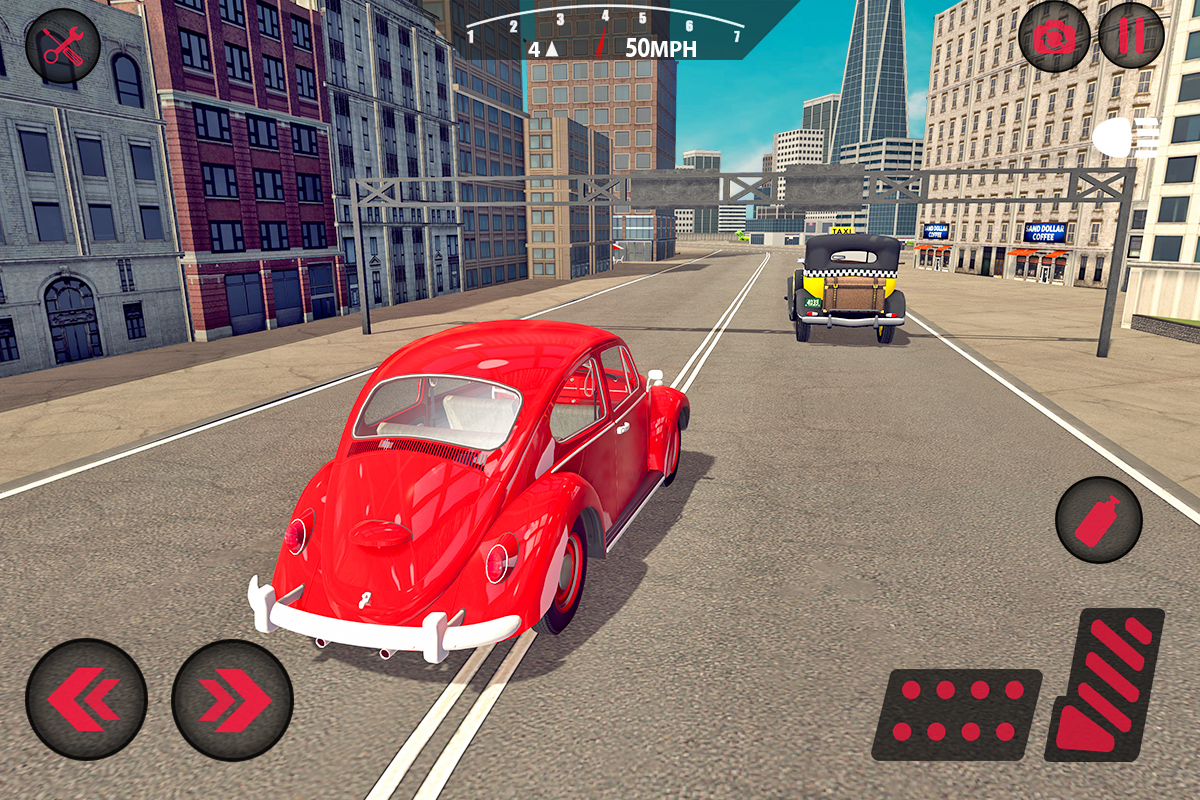Viewport: 1200px width, 800px height.
Task: Tap the brake pedal
Action: tap(957, 713)
